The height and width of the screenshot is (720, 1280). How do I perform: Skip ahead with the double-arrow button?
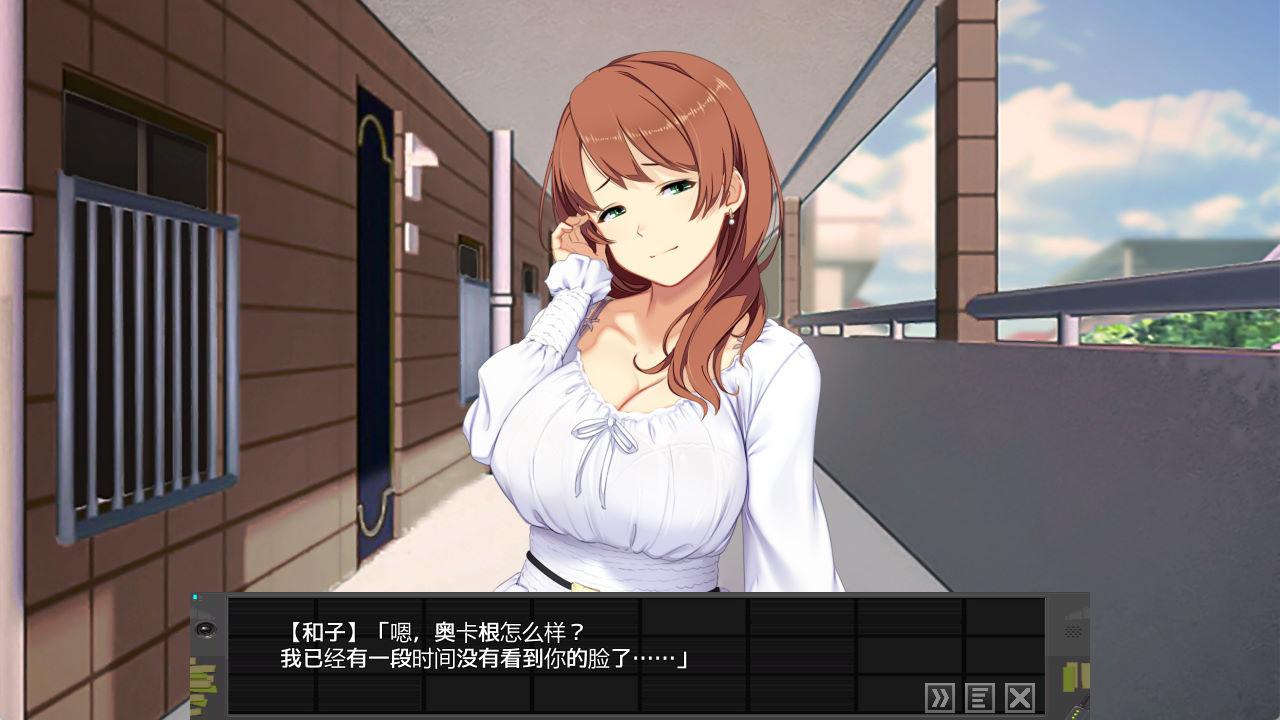(x=940, y=697)
